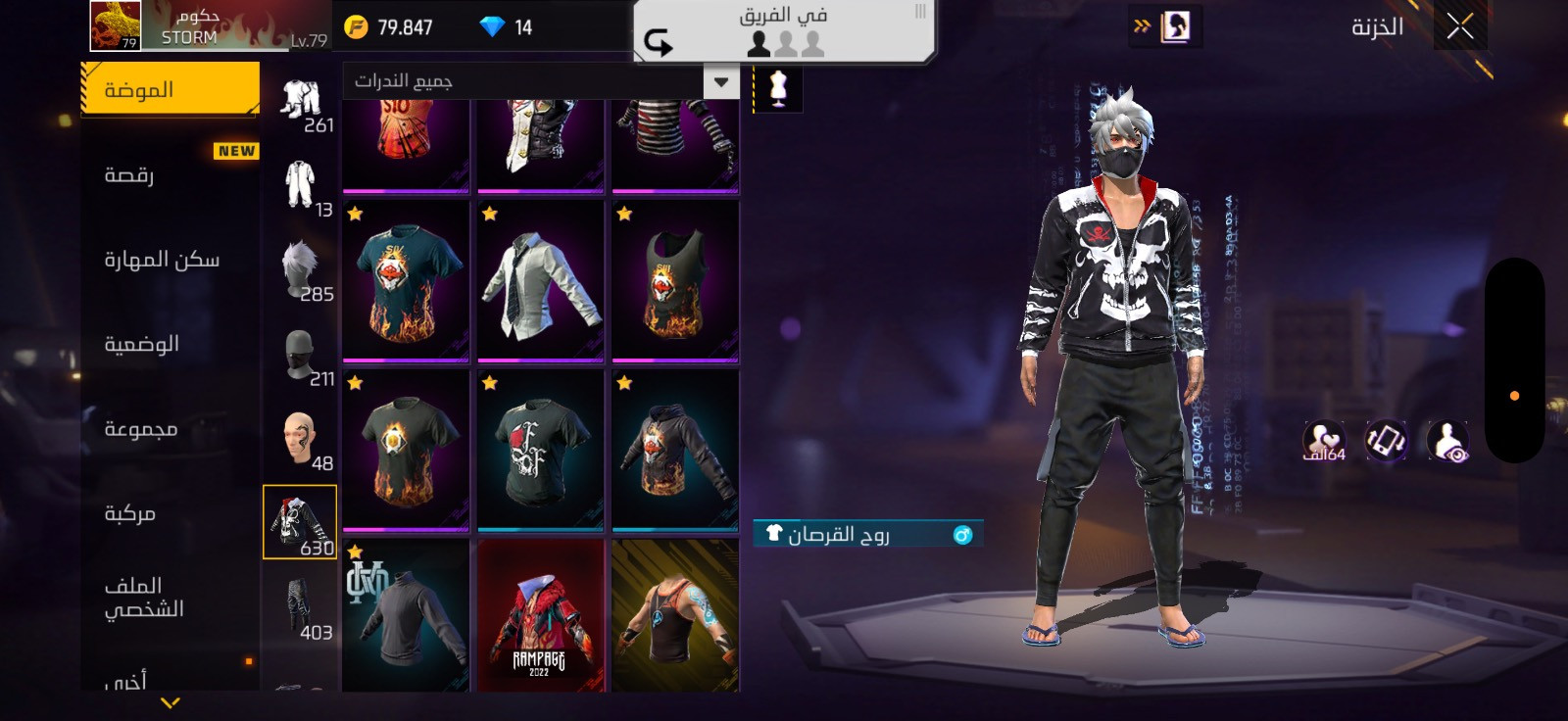
Task: Open the in-team في الفريق panel
Action: coord(783,31)
